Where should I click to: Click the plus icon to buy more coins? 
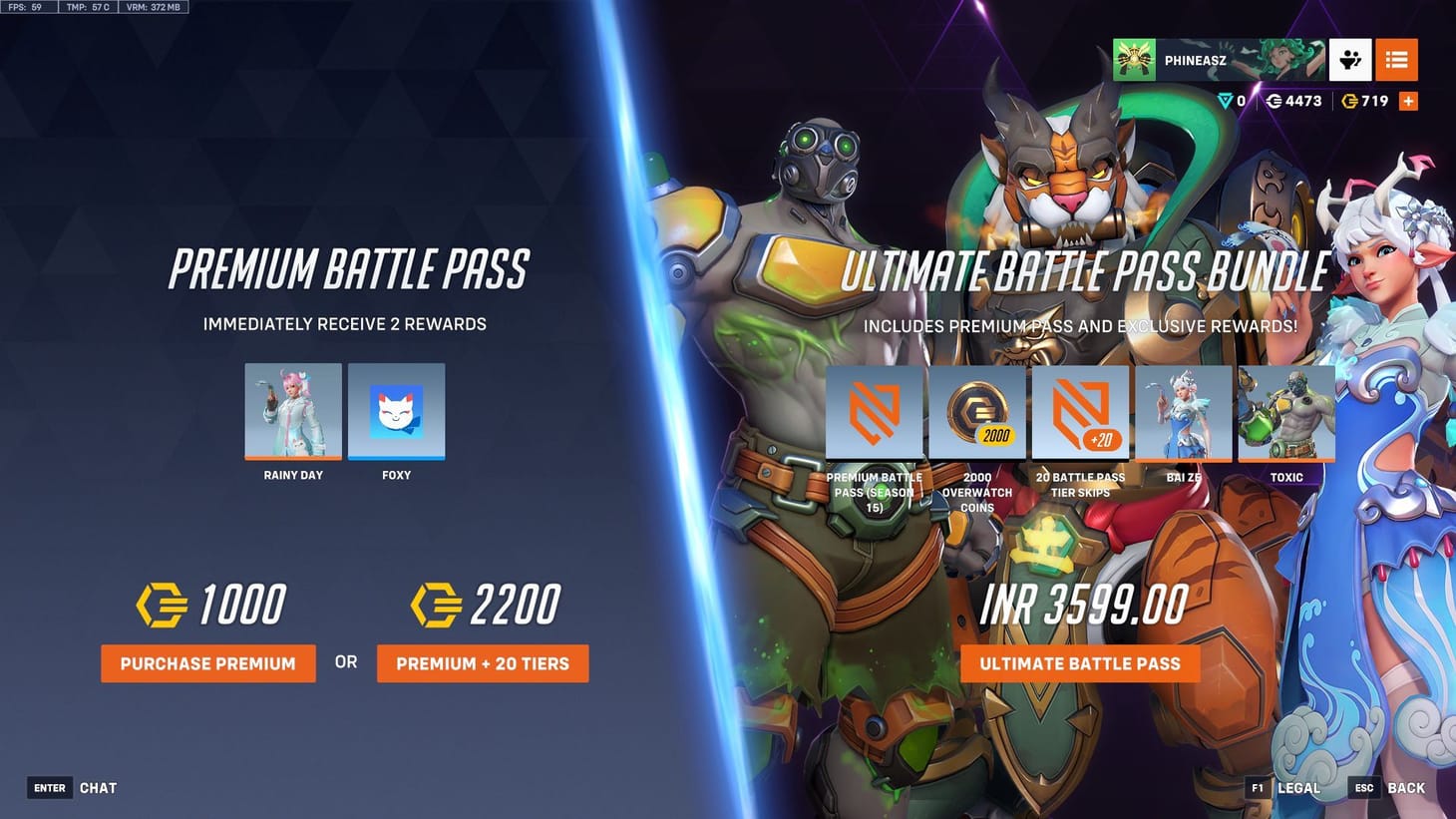click(1408, 100)
